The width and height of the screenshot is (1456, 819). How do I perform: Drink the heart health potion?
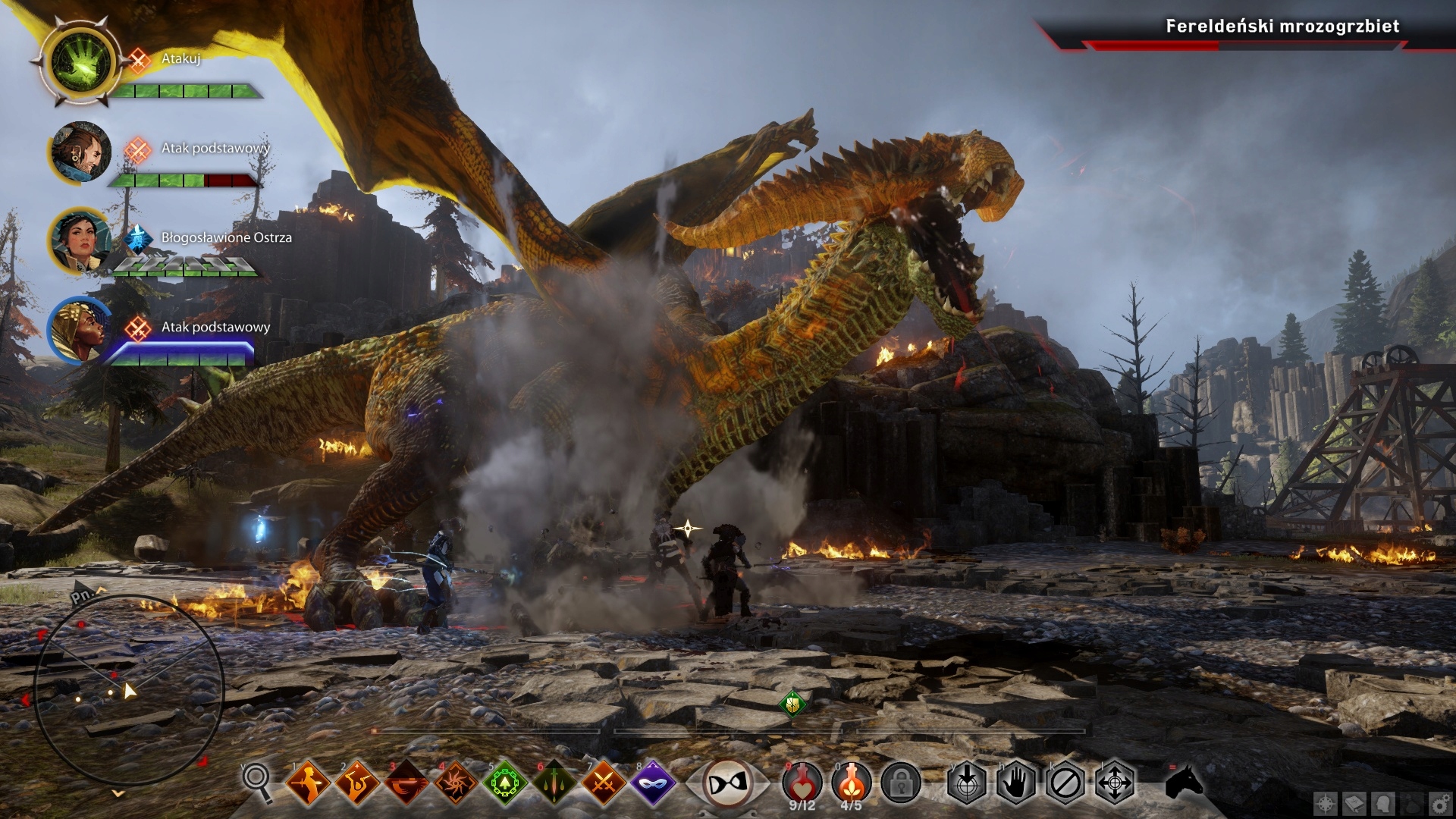(802, 780)
